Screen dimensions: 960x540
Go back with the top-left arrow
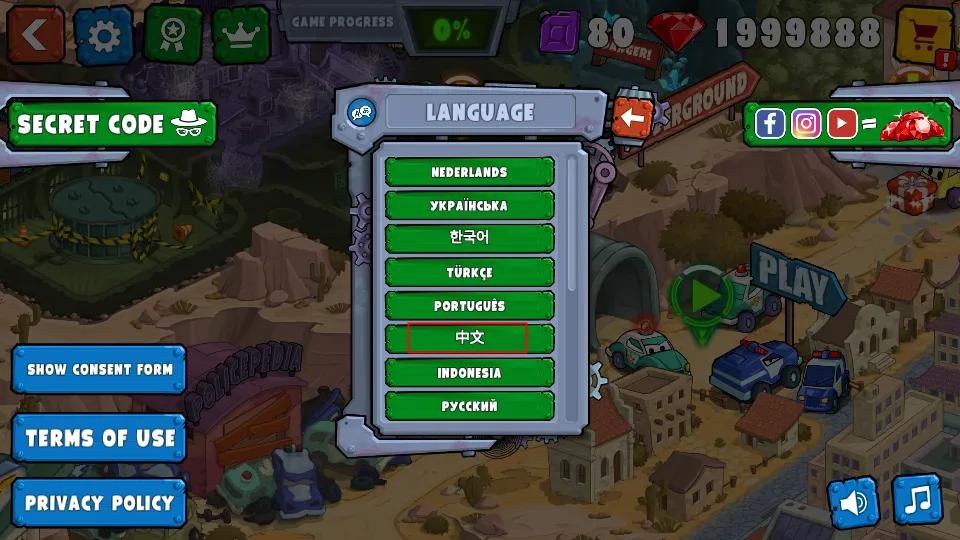pos(36,33)
